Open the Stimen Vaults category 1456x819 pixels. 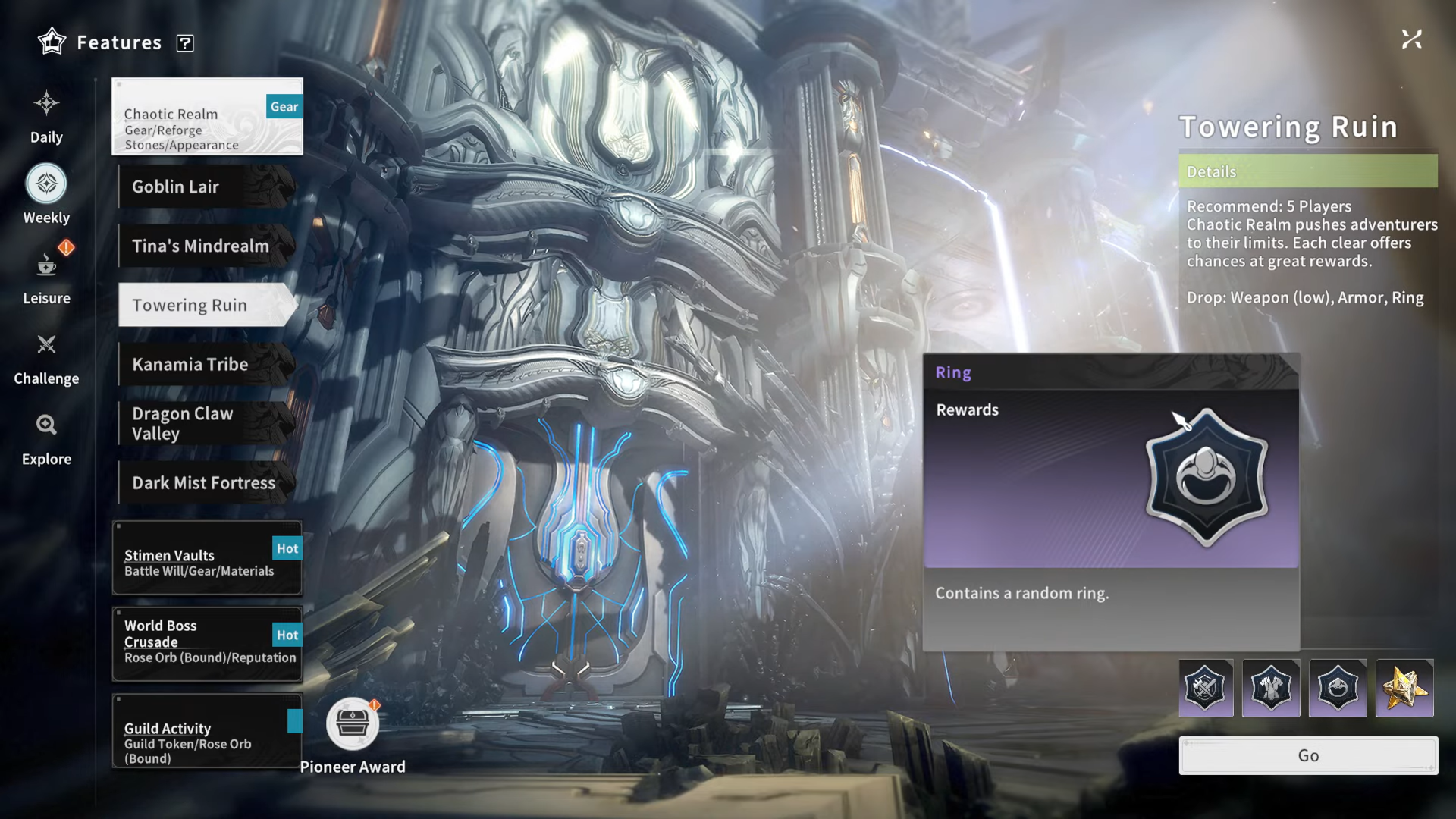point(207,558)
